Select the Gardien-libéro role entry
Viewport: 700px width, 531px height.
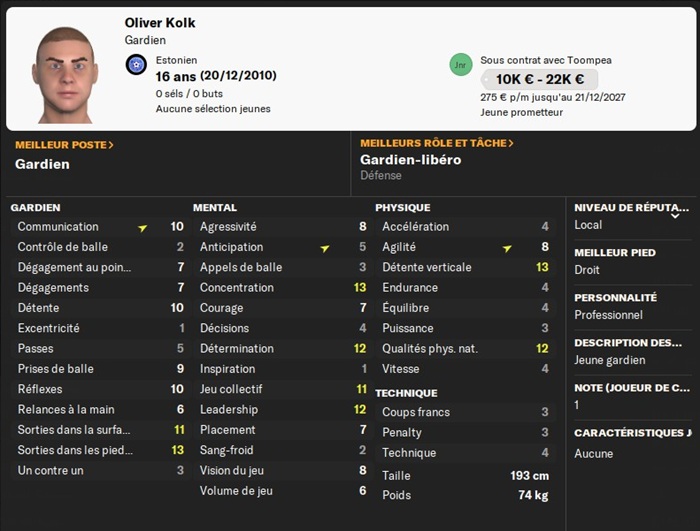tap(410, 160)
